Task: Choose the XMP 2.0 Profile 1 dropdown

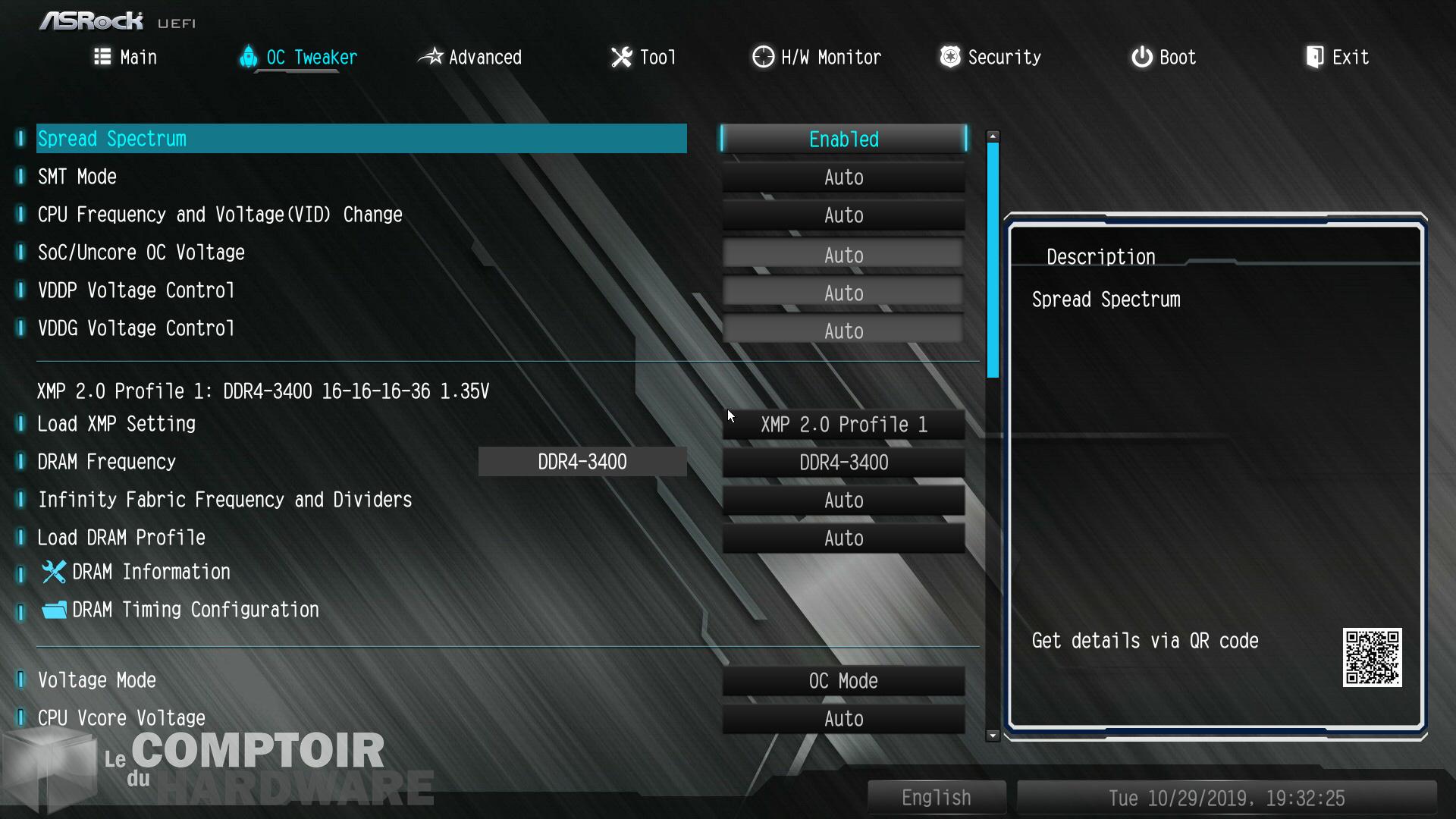Action: click(843, 425)
